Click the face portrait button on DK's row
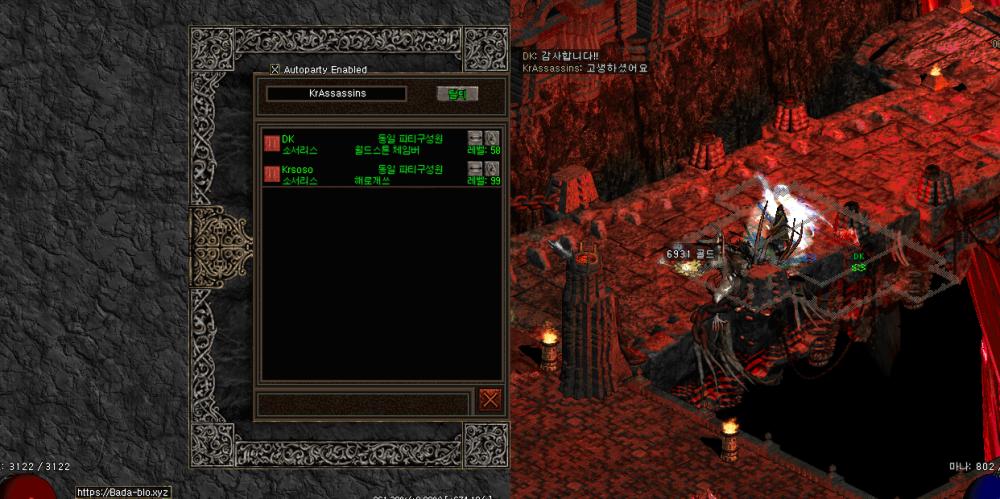 click(x=492, y=138)
